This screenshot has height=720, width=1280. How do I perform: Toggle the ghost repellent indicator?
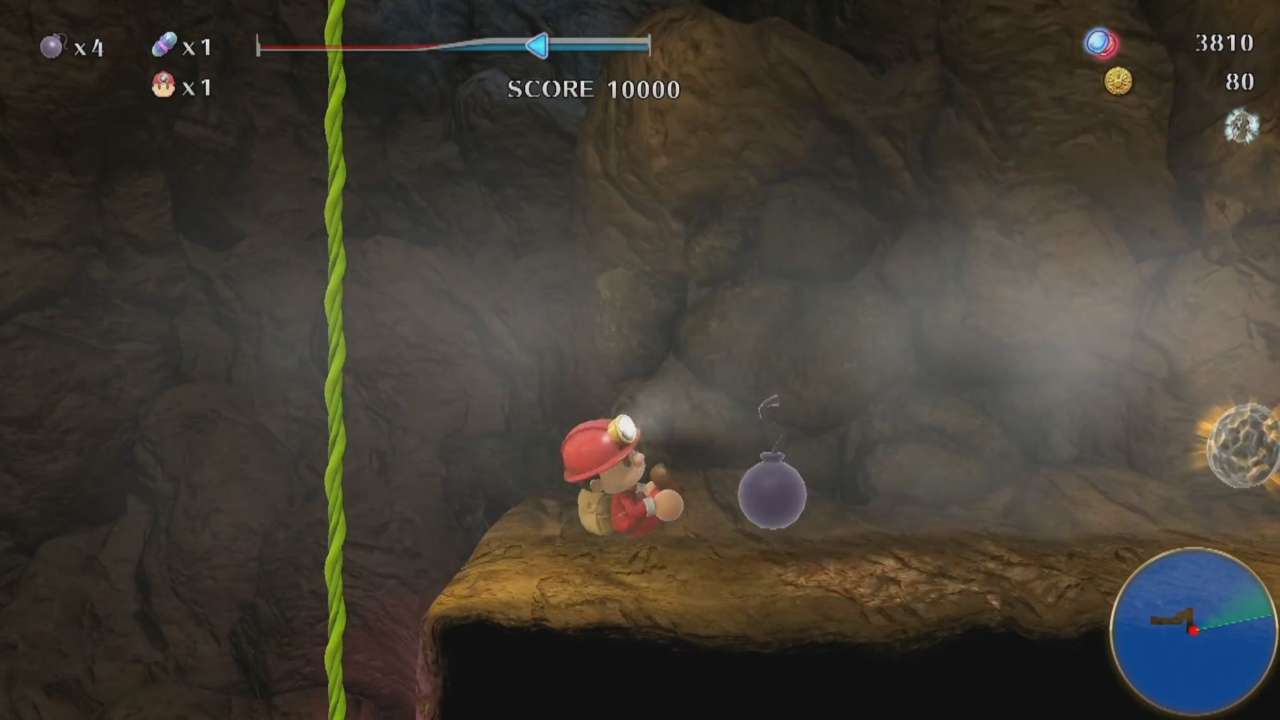(x=1242, y=127)
